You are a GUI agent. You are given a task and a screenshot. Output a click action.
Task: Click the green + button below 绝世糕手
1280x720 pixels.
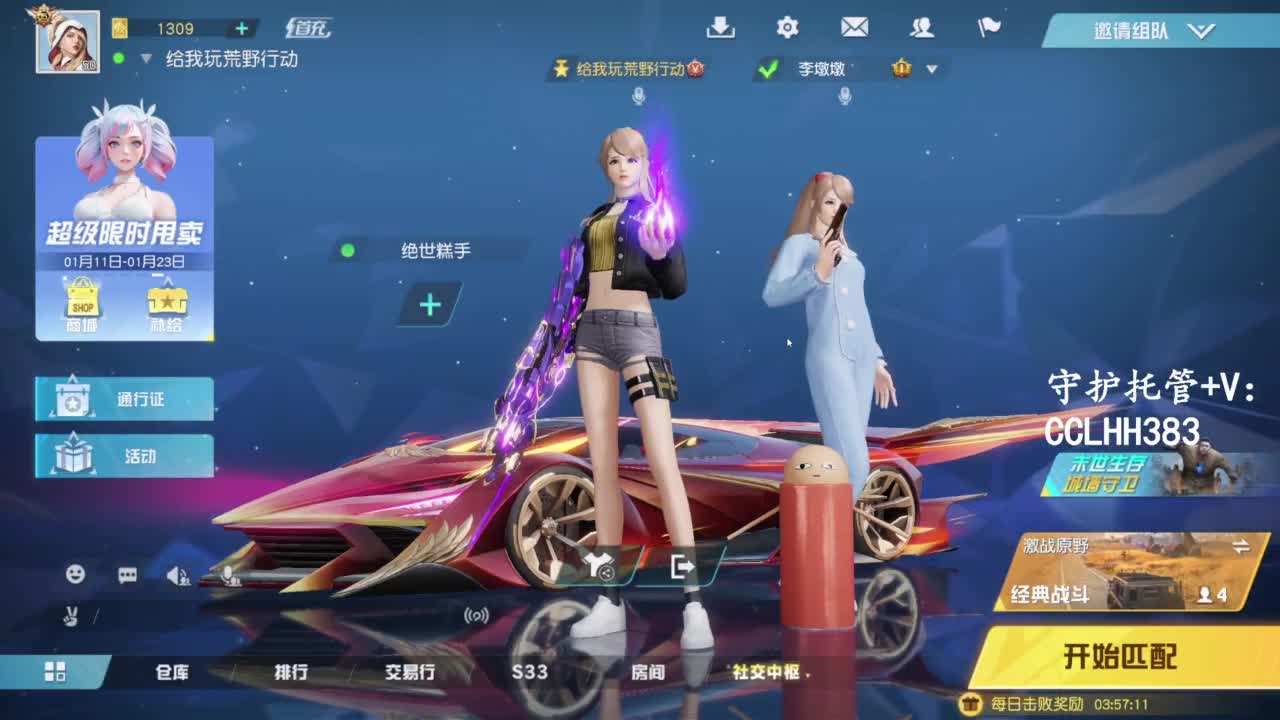pyautogui.click(x=428, y=303)
